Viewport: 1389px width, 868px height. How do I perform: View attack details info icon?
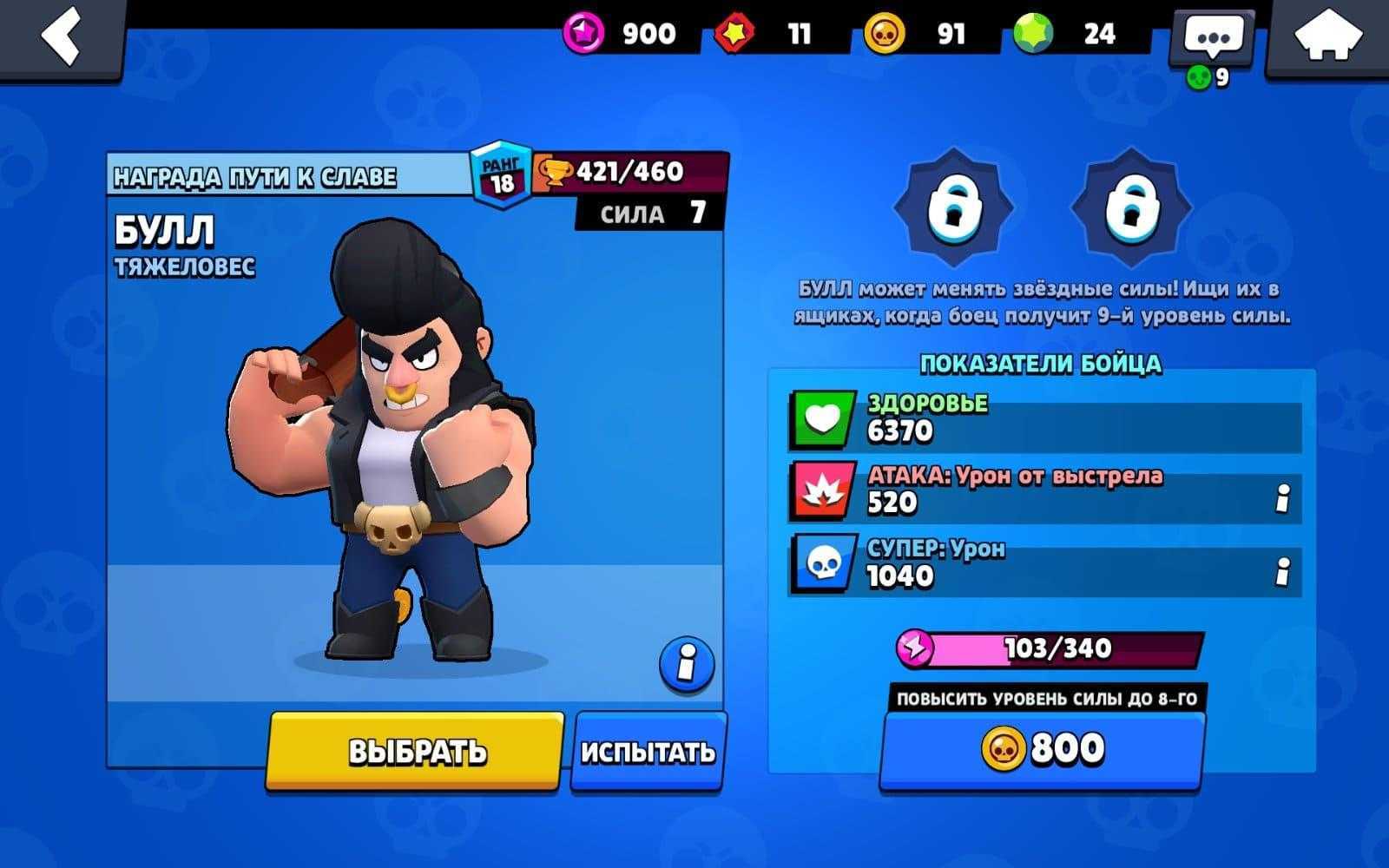click(1282, 498)
